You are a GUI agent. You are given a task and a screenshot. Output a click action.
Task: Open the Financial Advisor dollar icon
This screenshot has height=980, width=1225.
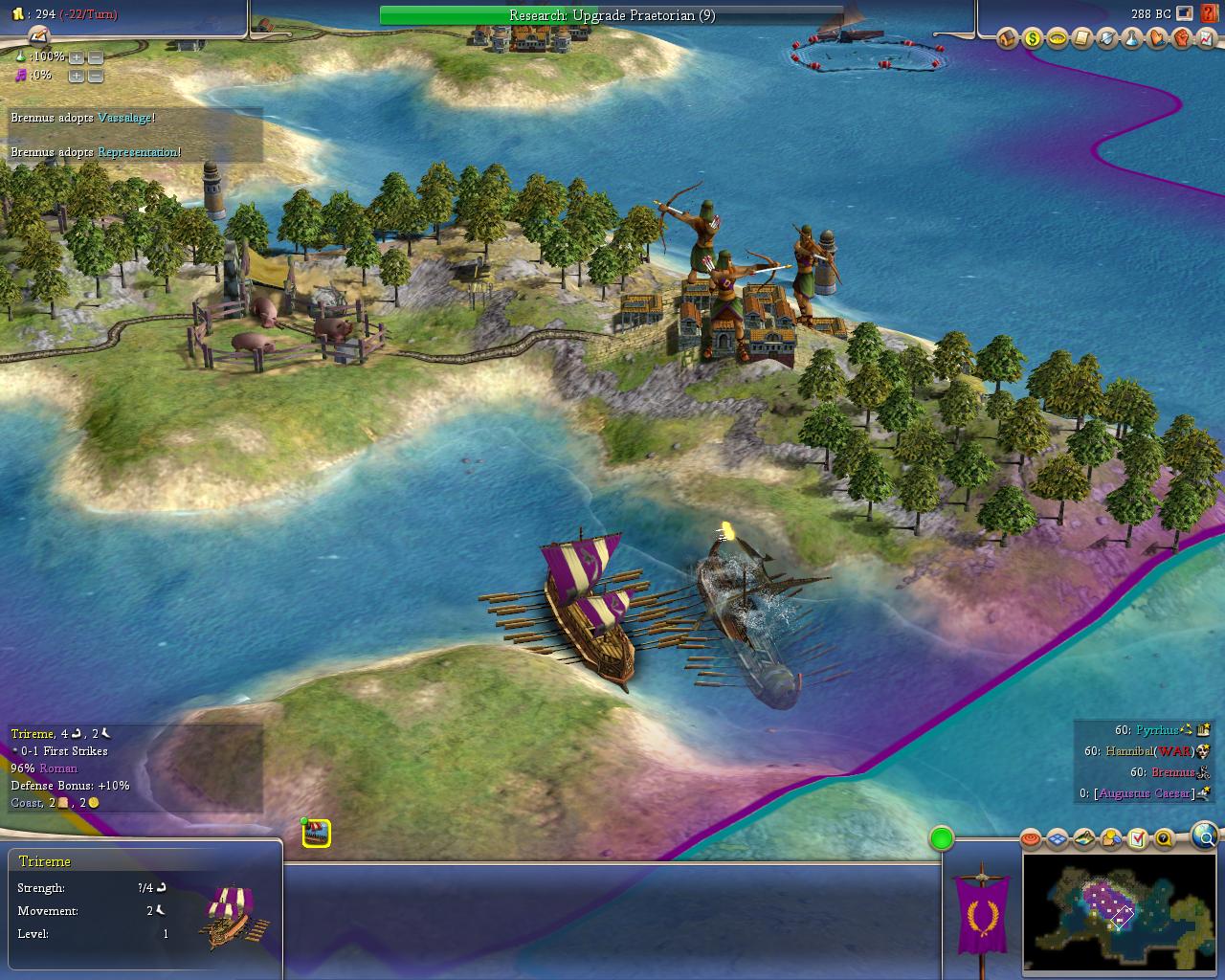coord(1032,38)
